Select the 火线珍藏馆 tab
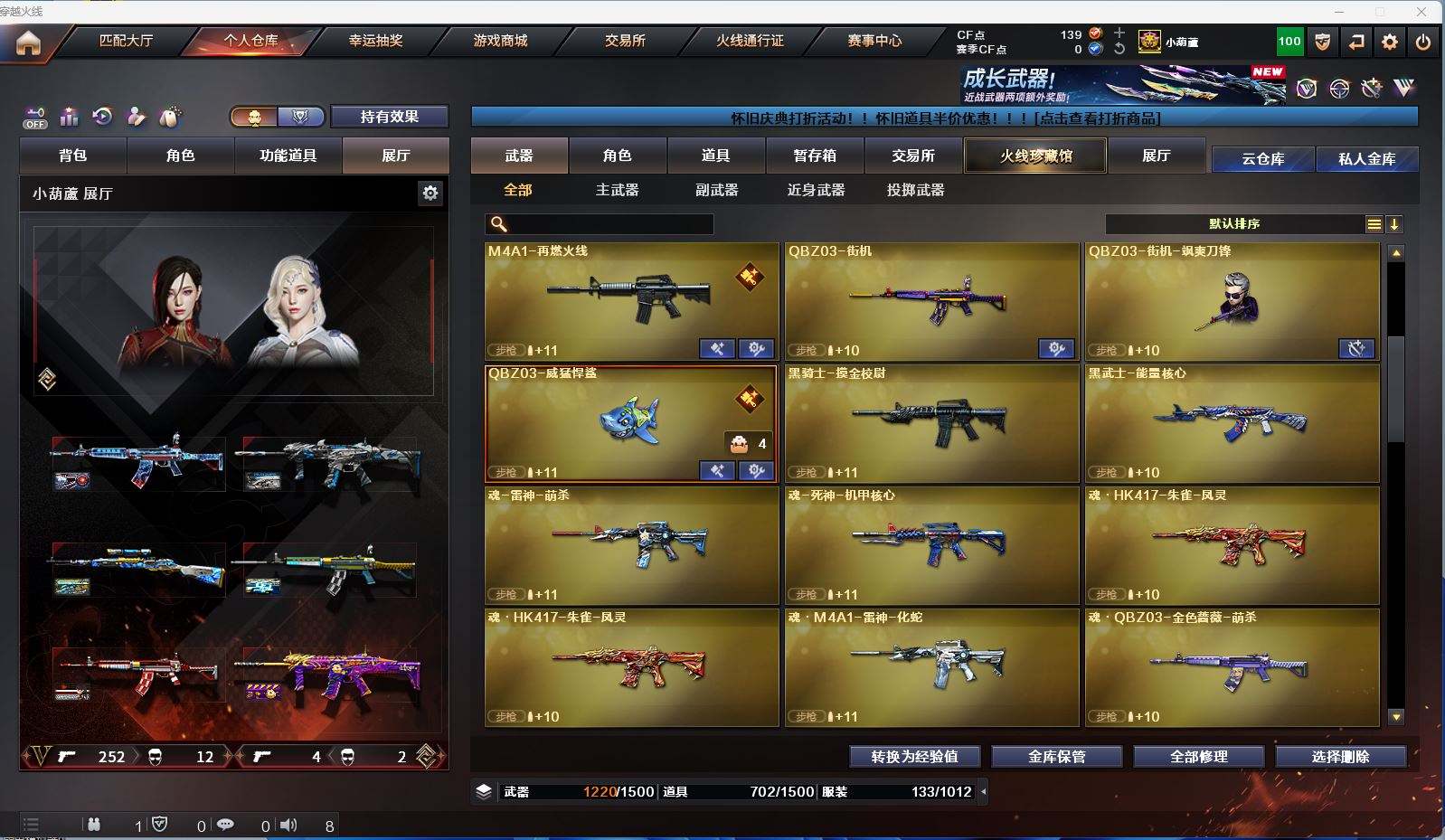This screenshot has width=1445, height=840. click(x=1035, y=156)
